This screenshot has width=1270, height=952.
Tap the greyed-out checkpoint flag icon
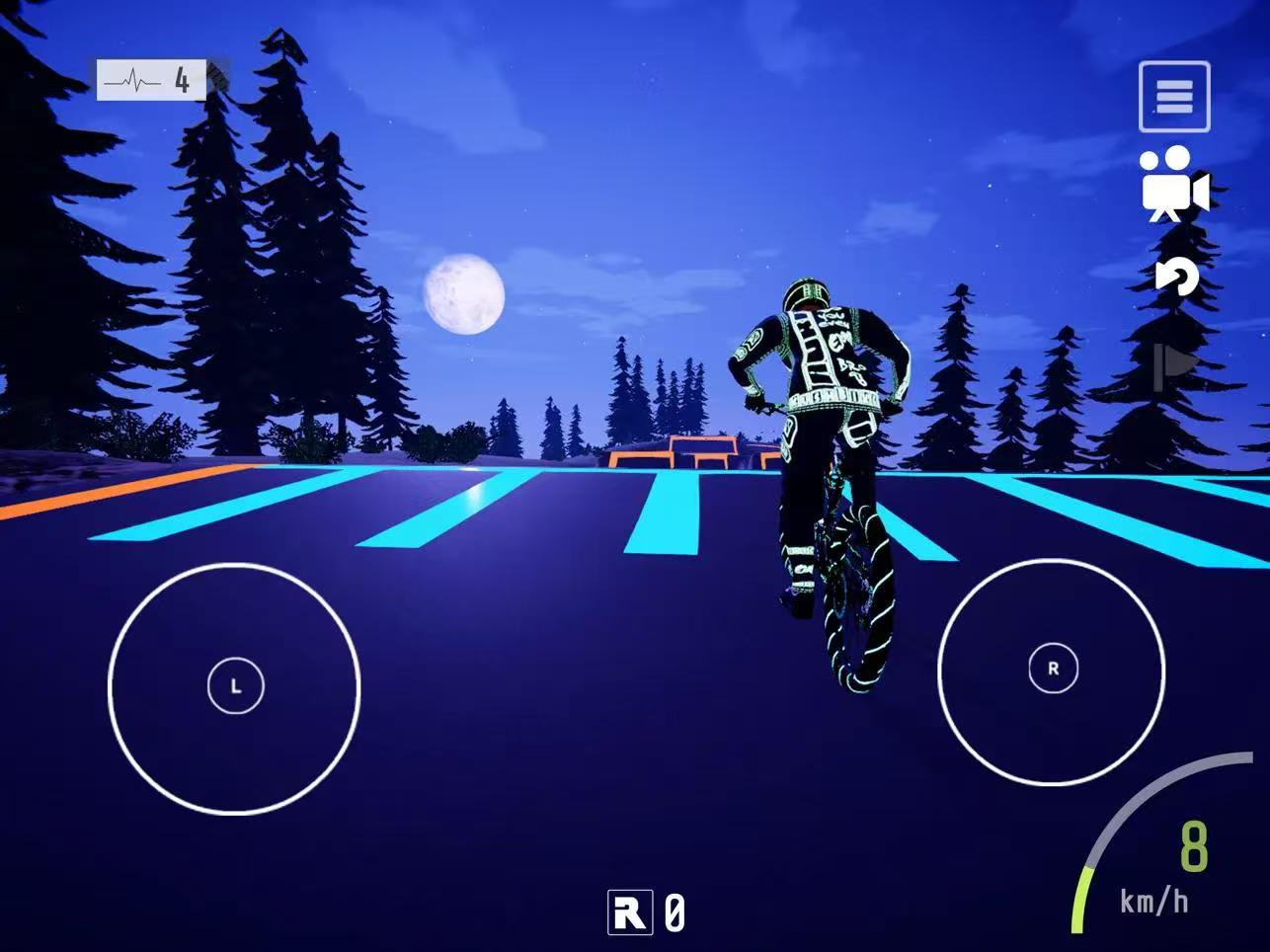click(1175, 366)
